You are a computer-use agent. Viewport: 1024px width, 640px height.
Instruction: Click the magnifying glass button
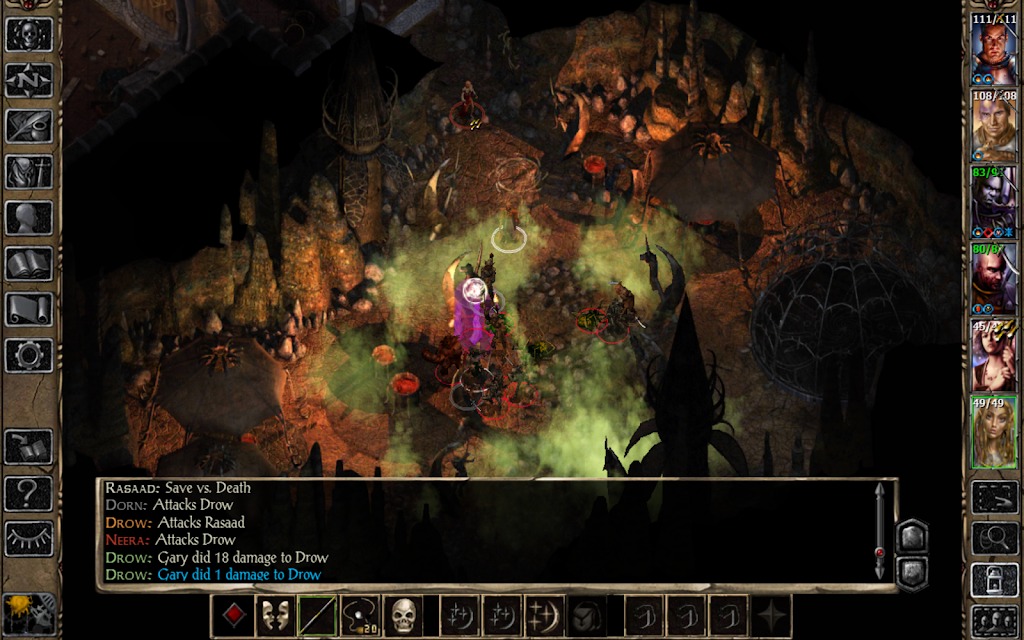pyautogui.click(x=994, y=537)
